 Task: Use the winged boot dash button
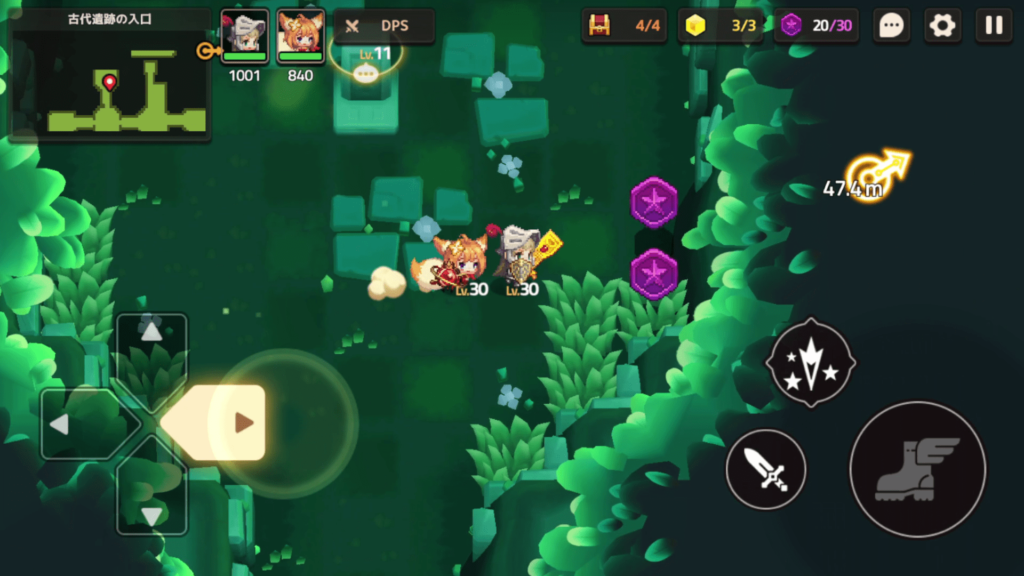point(917,469)
